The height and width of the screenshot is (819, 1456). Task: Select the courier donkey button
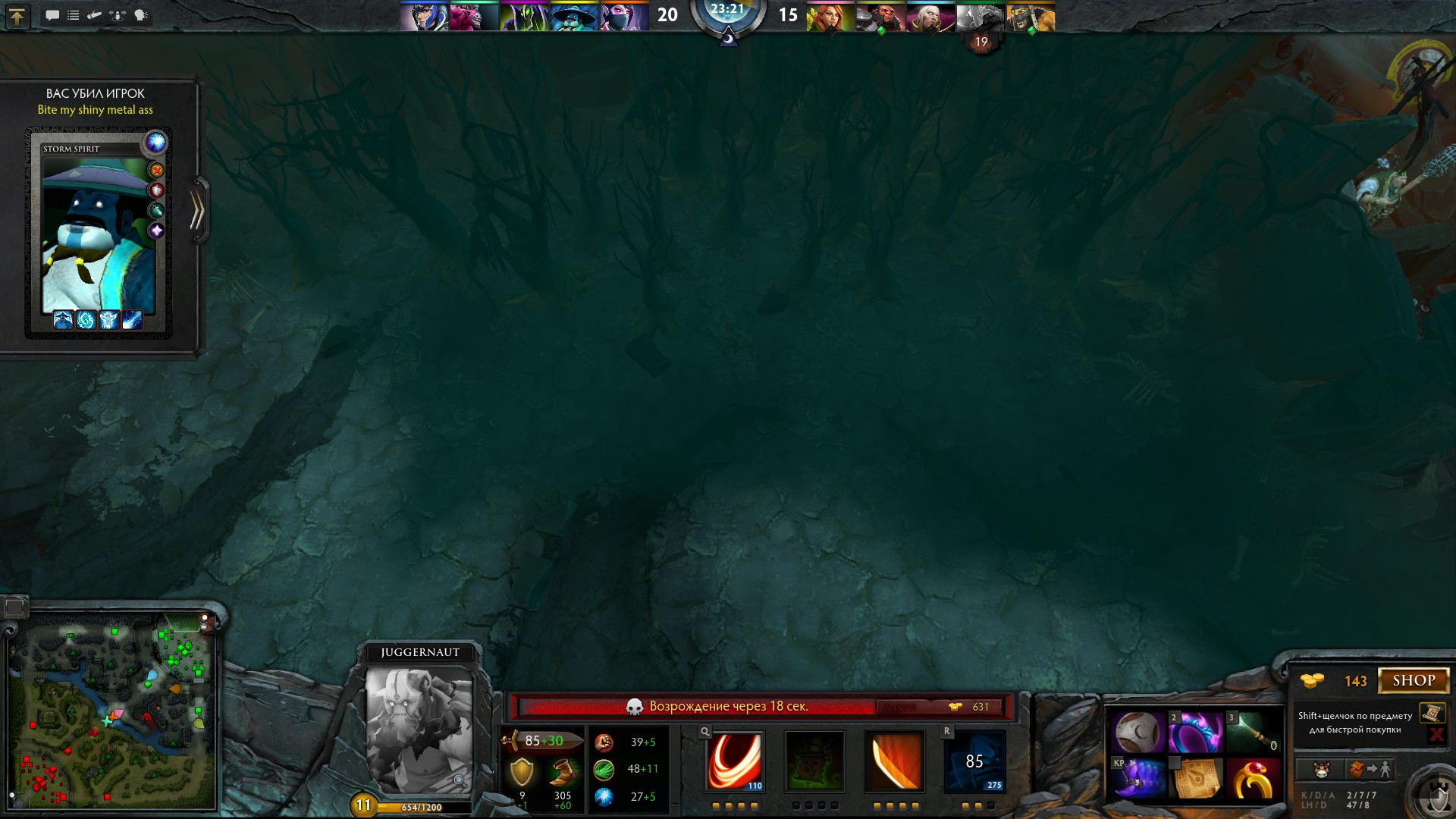[x=1321, y=770]
